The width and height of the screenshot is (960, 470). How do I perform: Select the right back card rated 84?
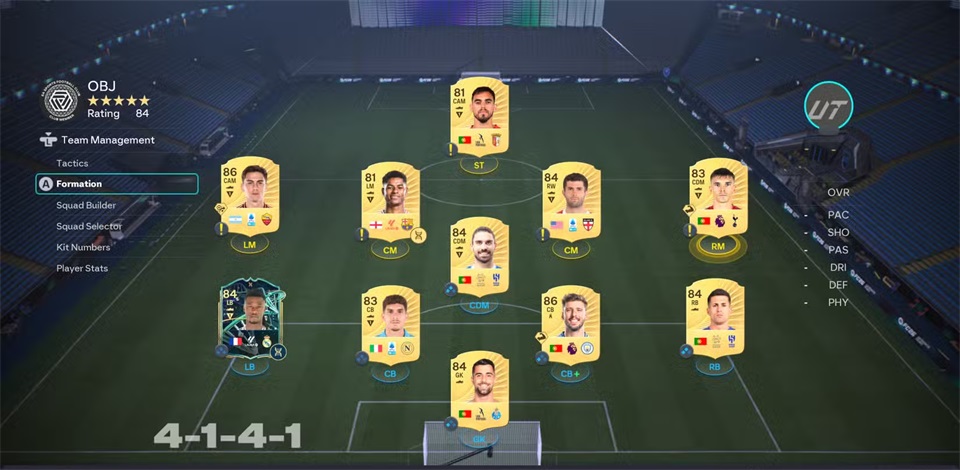coord(714,319)
